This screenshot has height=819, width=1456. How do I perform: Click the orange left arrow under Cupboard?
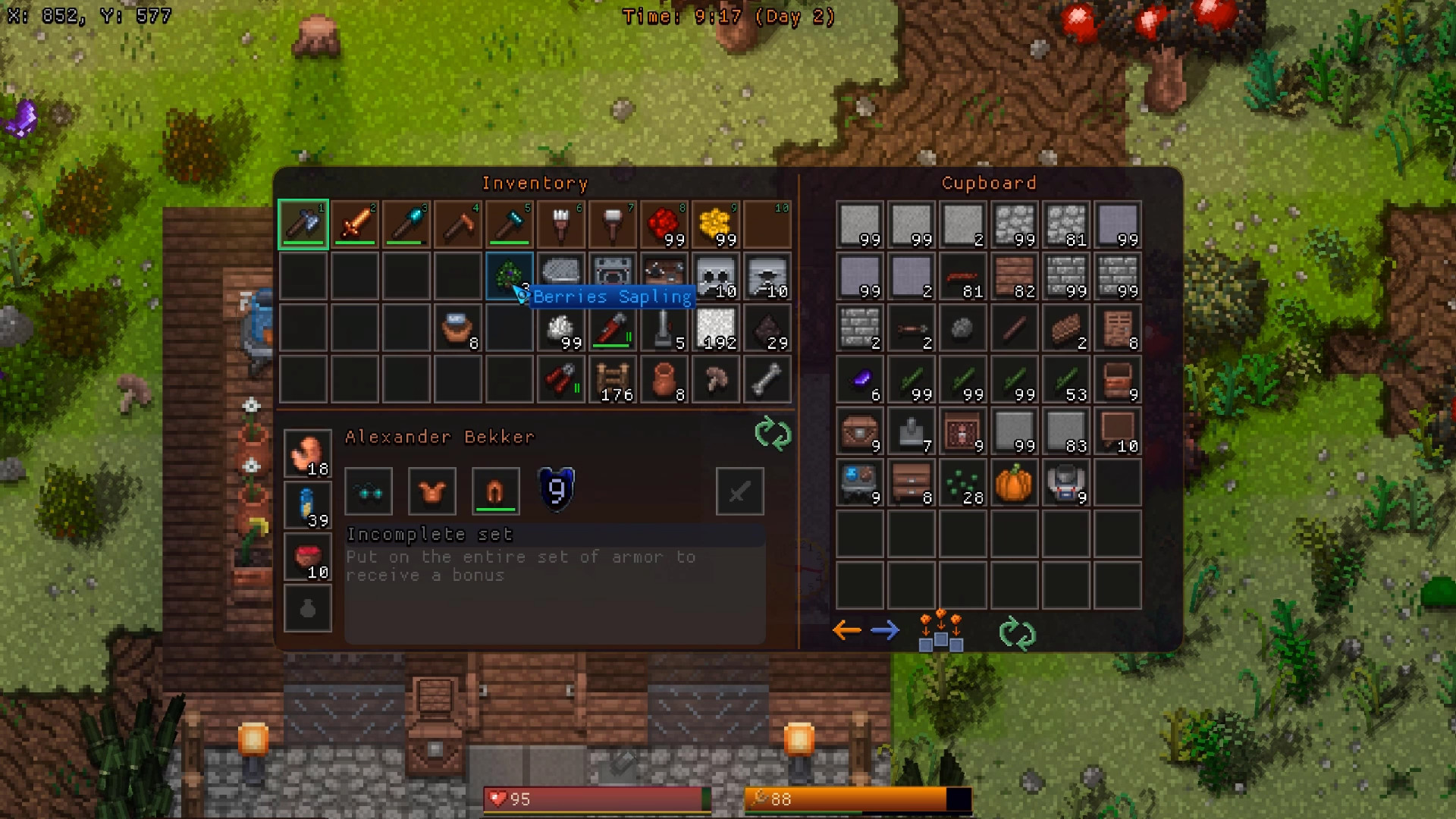click(847, 630)
